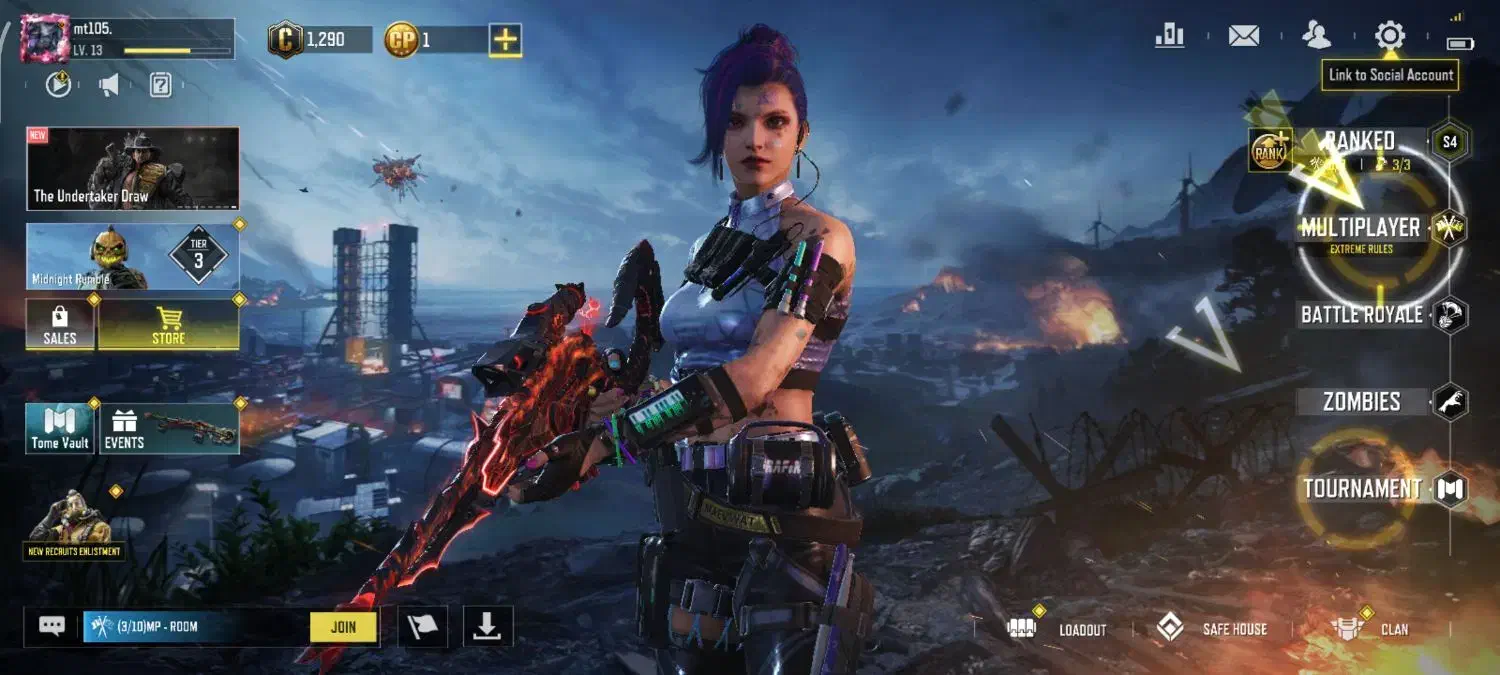The image size is (1500, 675).
Task: Check the mail envelope icon
Action: 1243,36
